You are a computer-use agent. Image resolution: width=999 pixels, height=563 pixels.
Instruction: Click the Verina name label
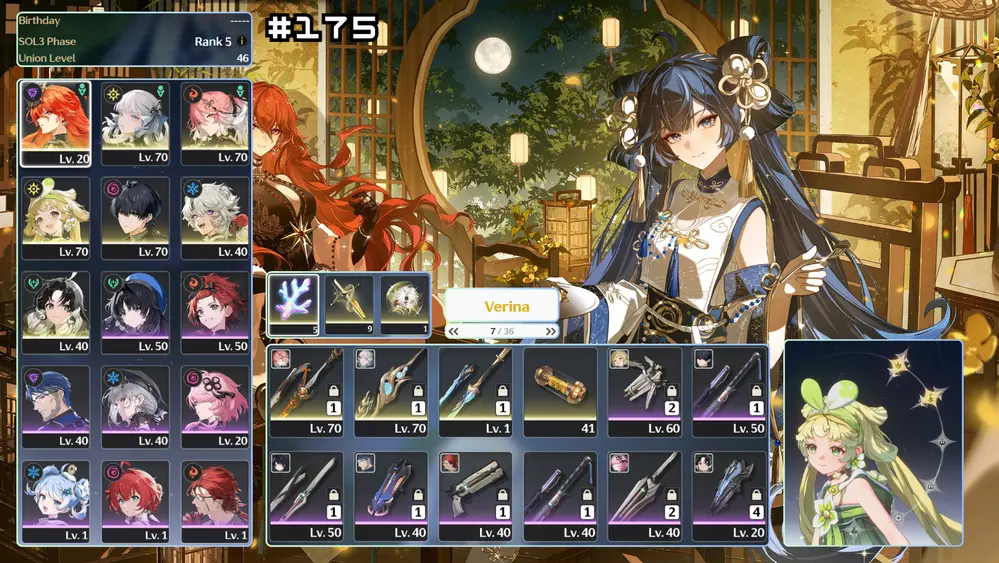[x=501, y=306]
